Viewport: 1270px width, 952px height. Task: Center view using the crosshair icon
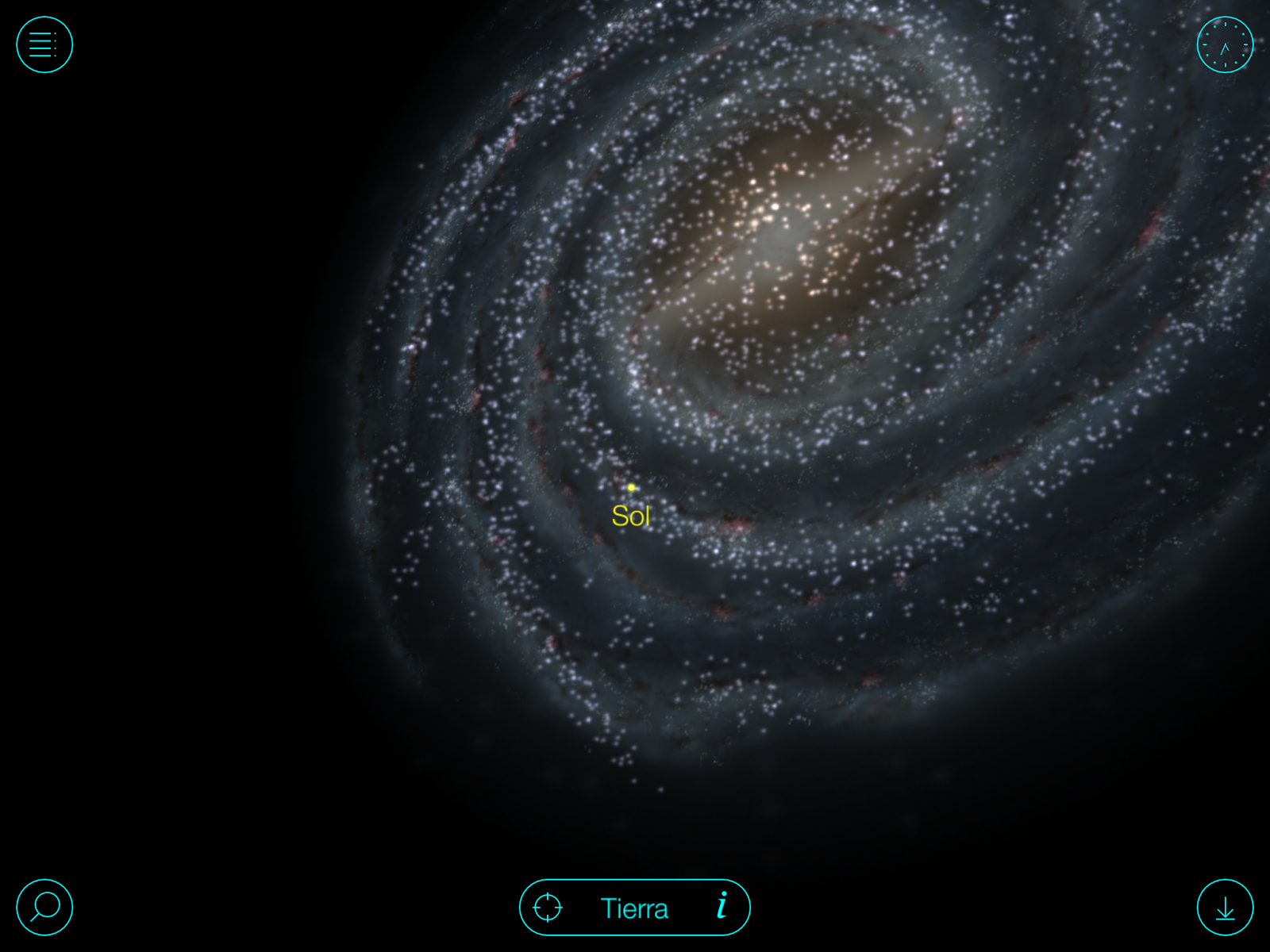[x=548, y=908]
